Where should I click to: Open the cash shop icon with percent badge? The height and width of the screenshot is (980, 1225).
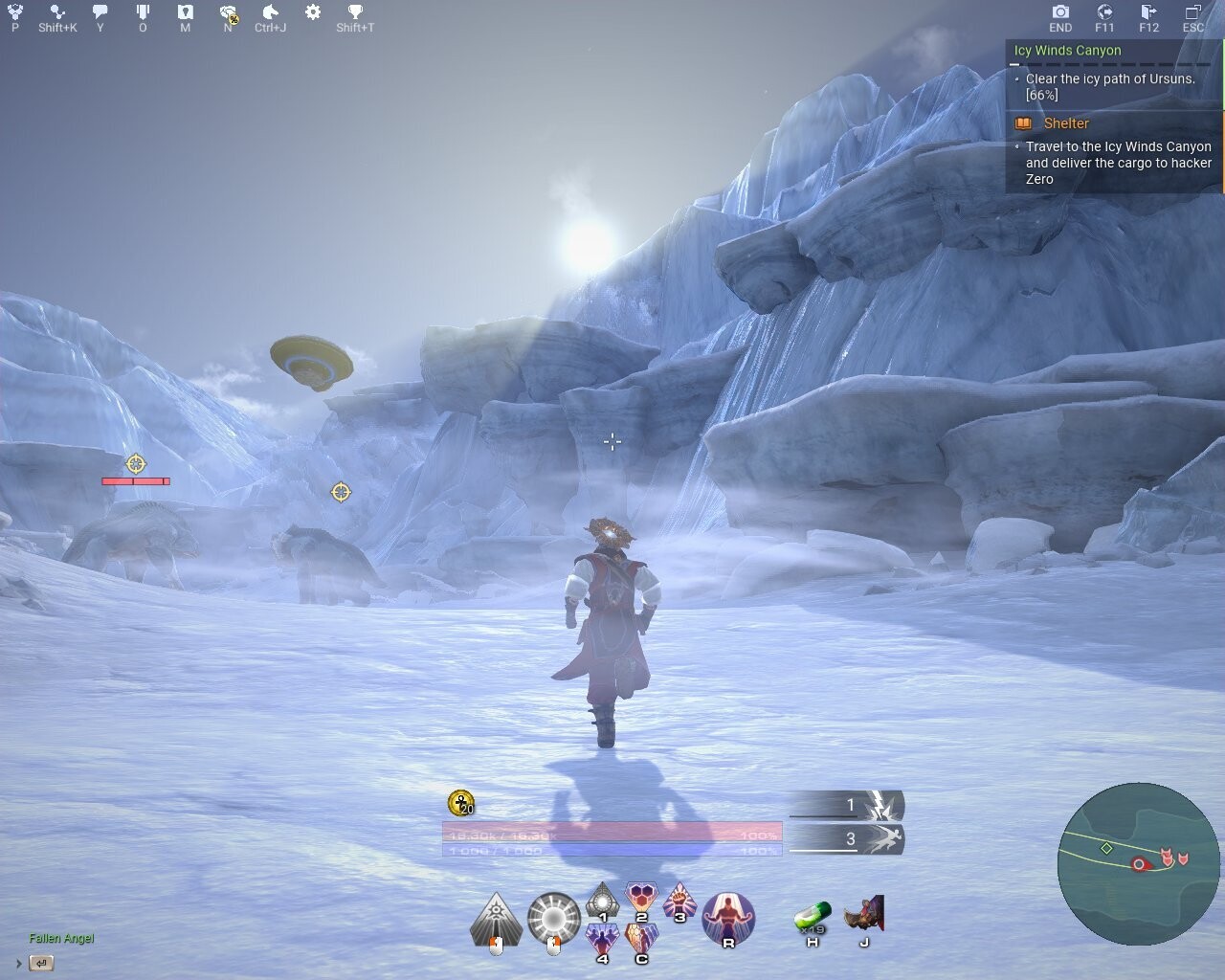pos(228,12)
